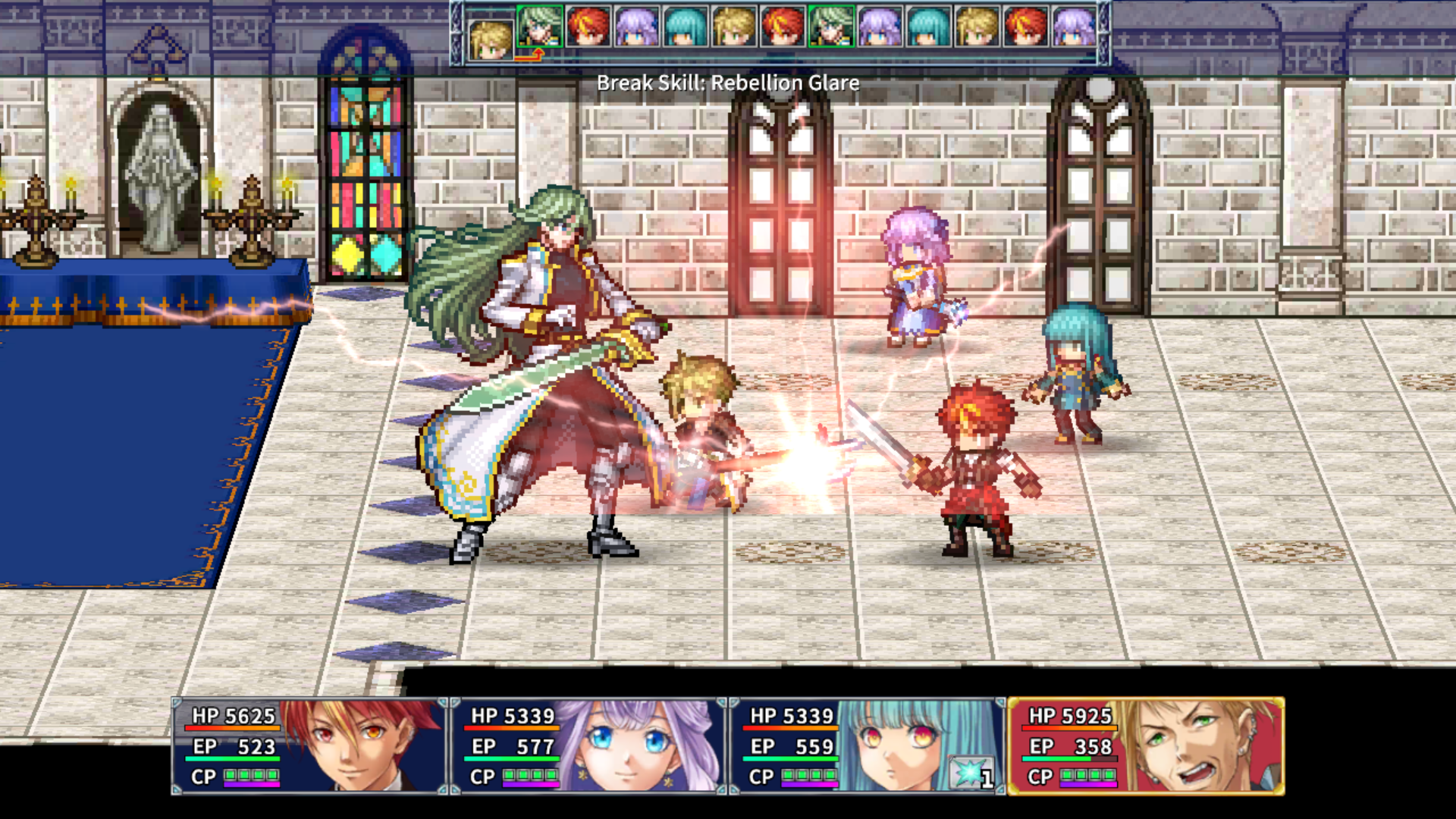Select the red-haired hero's status panel
Screen dimensions: 1456x819
pos(309,746)
